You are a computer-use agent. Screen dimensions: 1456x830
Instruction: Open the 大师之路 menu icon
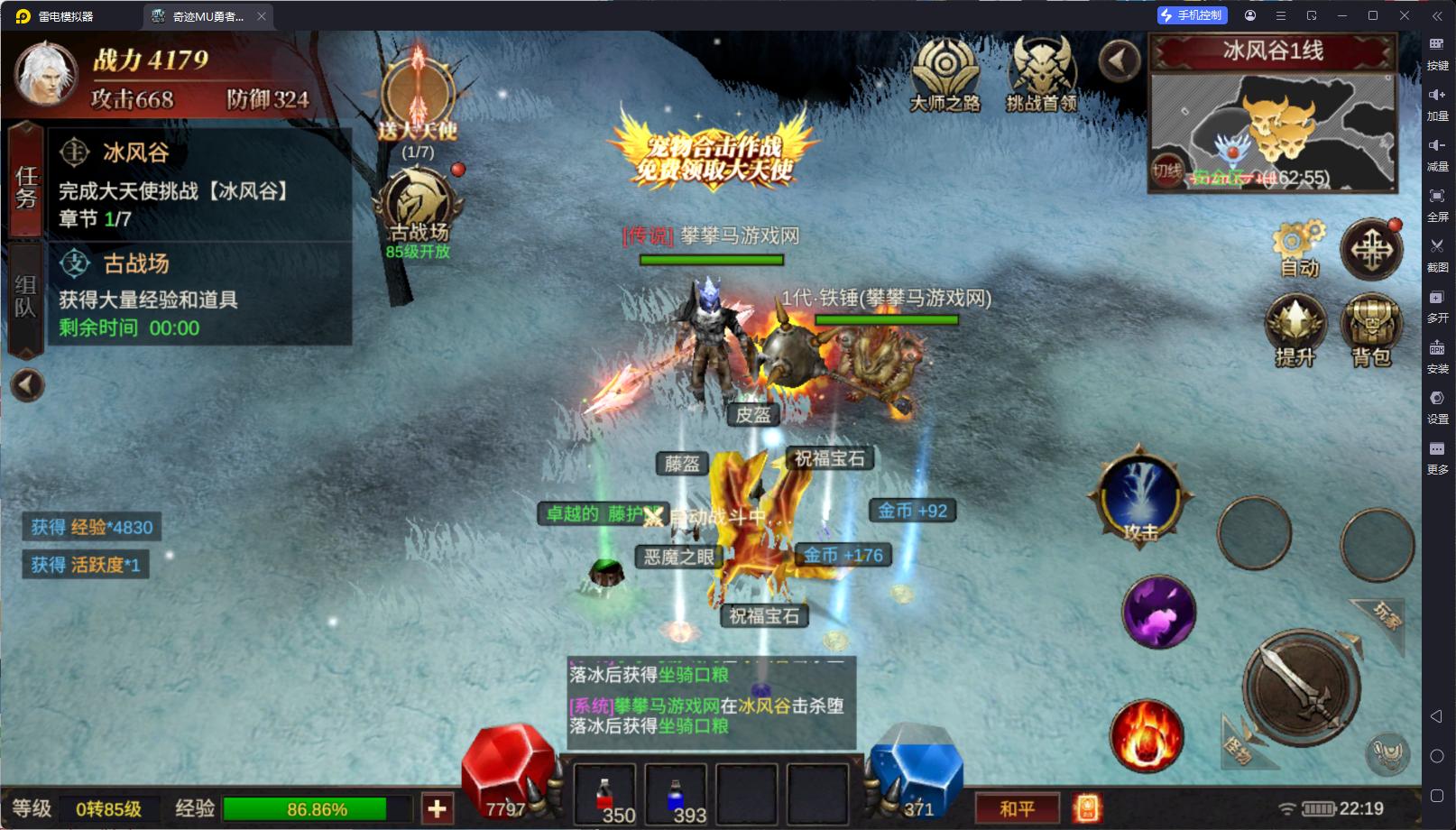click(944, 74)
